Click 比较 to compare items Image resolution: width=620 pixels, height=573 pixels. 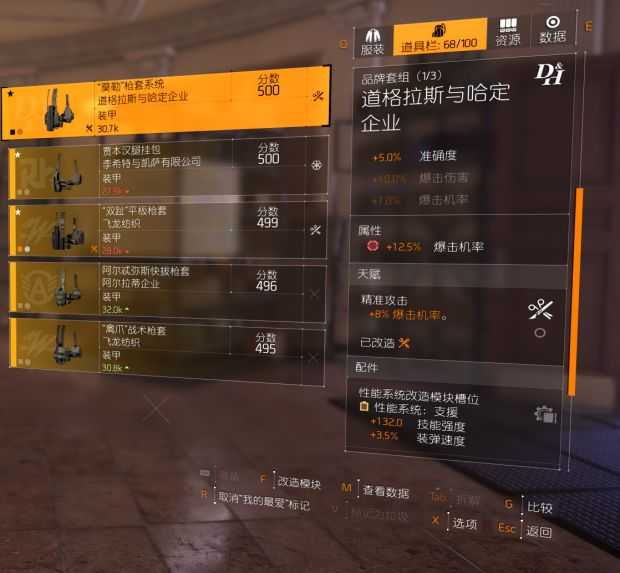539,507
